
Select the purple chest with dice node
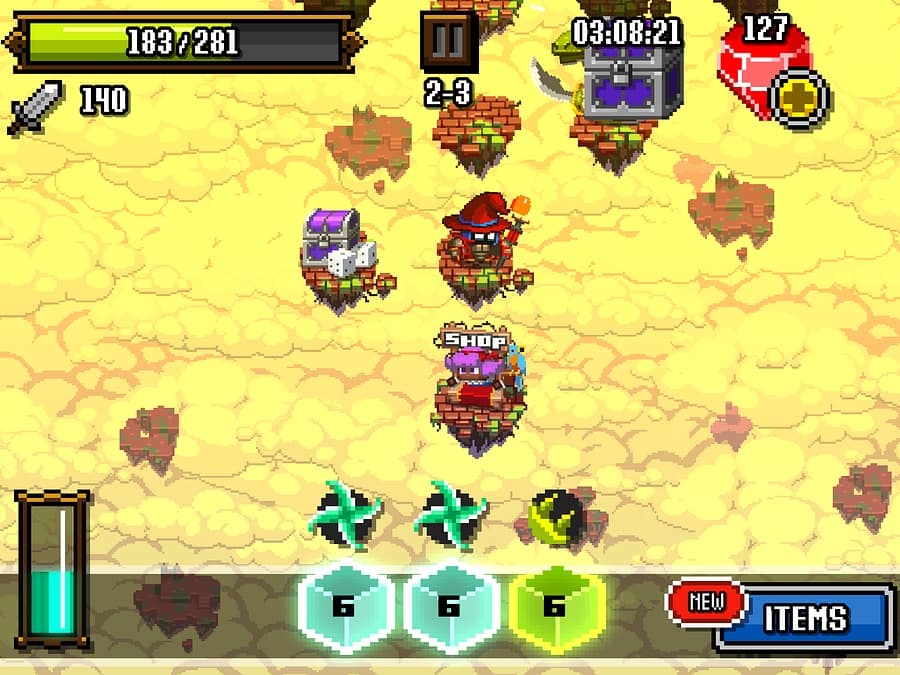pyautogui.click(x=336, y=246)
